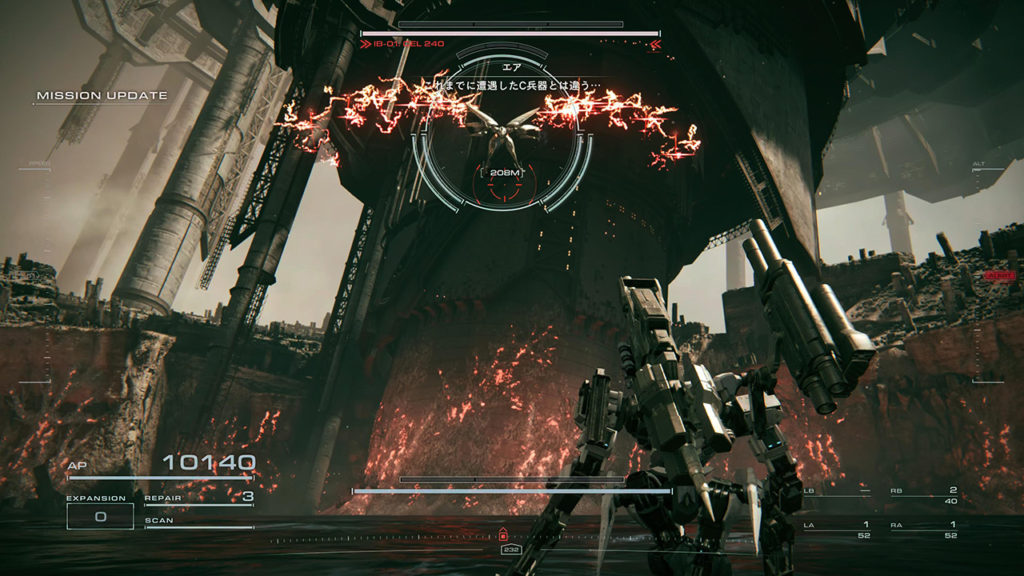Select the EXPANSION slot box
This screenshot has width=1024, height=576.
coord(100,516)
